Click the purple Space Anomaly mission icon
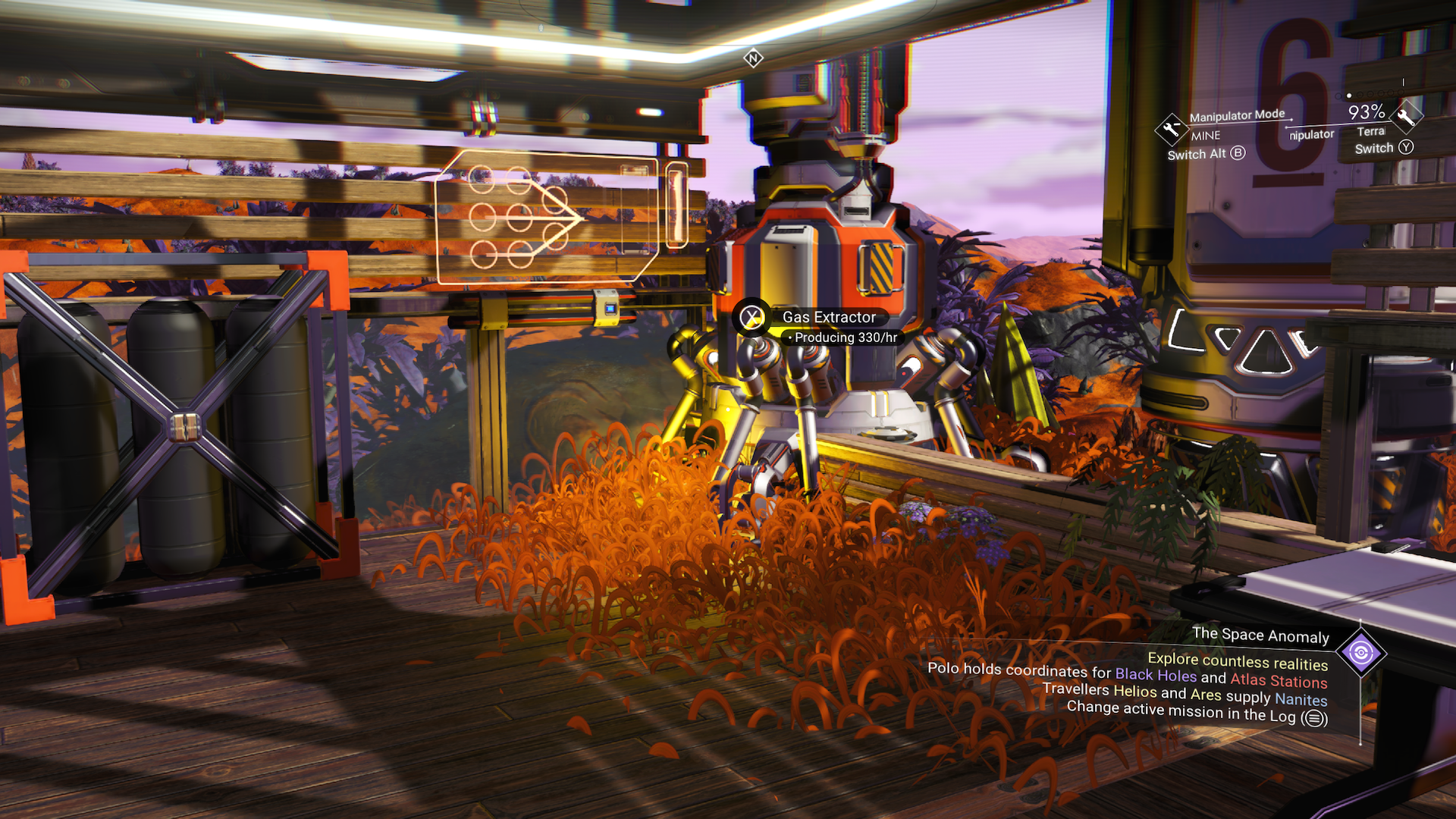 click(1361, 653)
